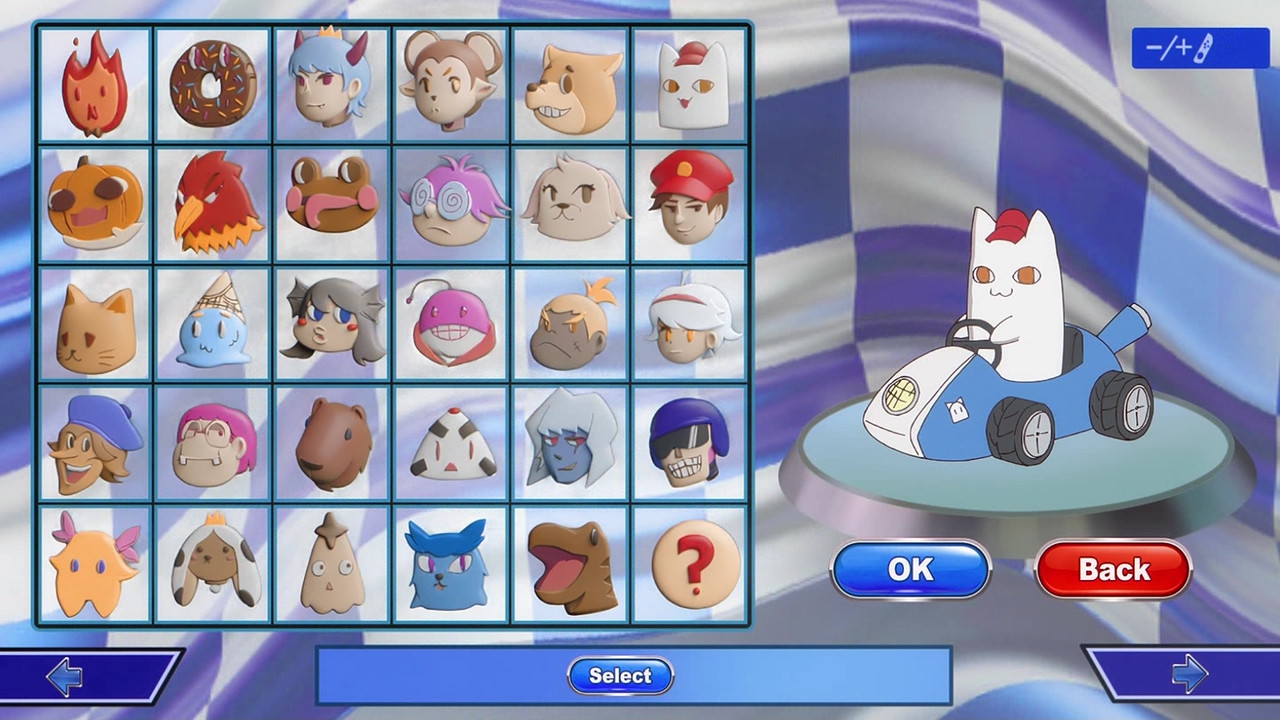
Task: Pick the orange star creature with bows
Action: click(94, 564)
